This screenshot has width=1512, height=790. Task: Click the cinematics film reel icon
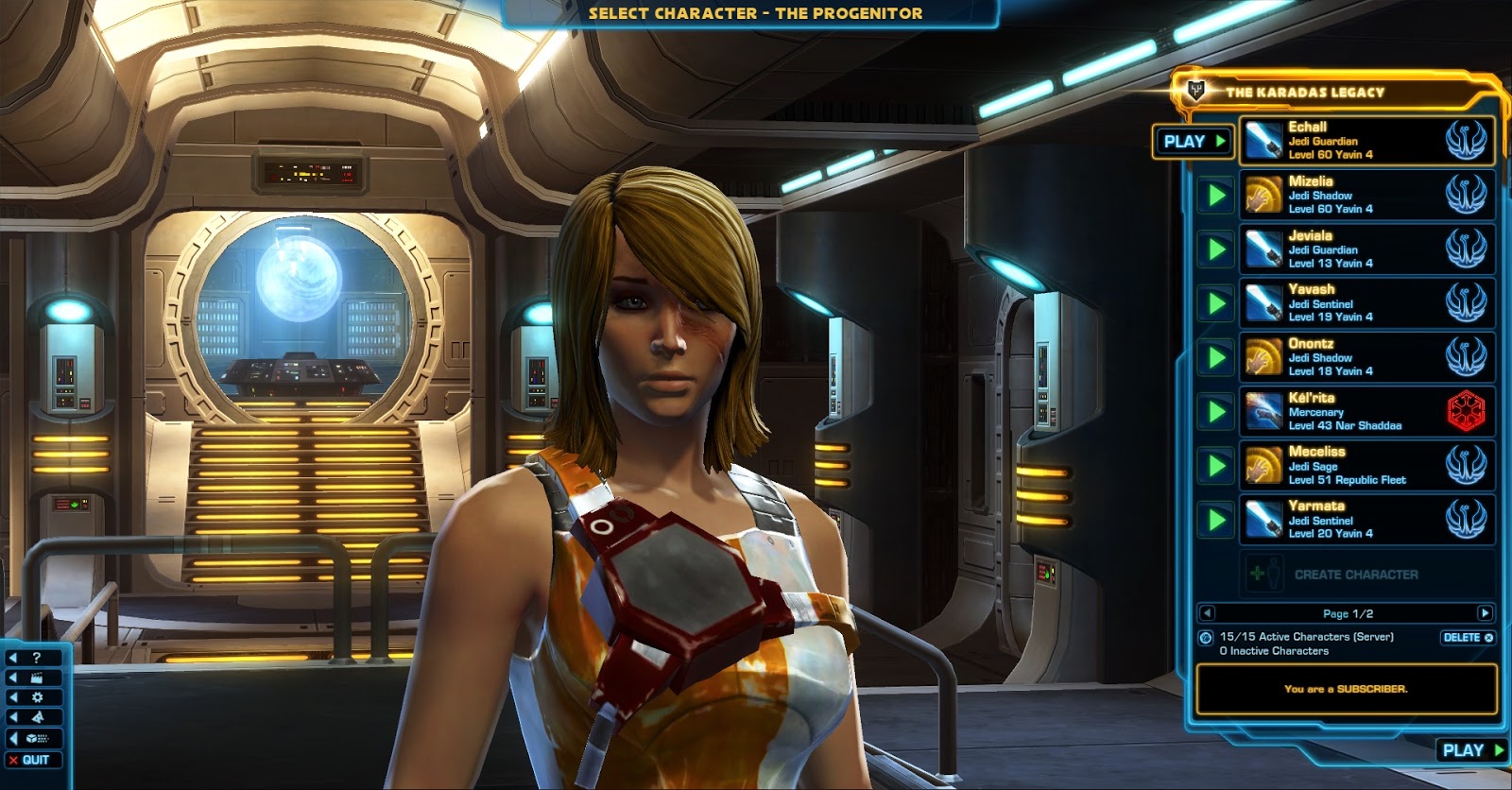tap(36, 678)
